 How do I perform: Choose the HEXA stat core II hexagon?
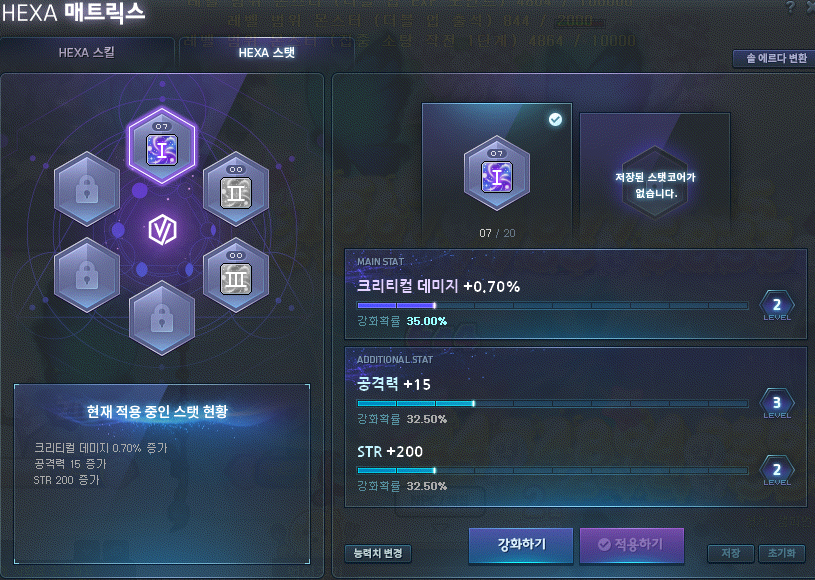(237, 185)
